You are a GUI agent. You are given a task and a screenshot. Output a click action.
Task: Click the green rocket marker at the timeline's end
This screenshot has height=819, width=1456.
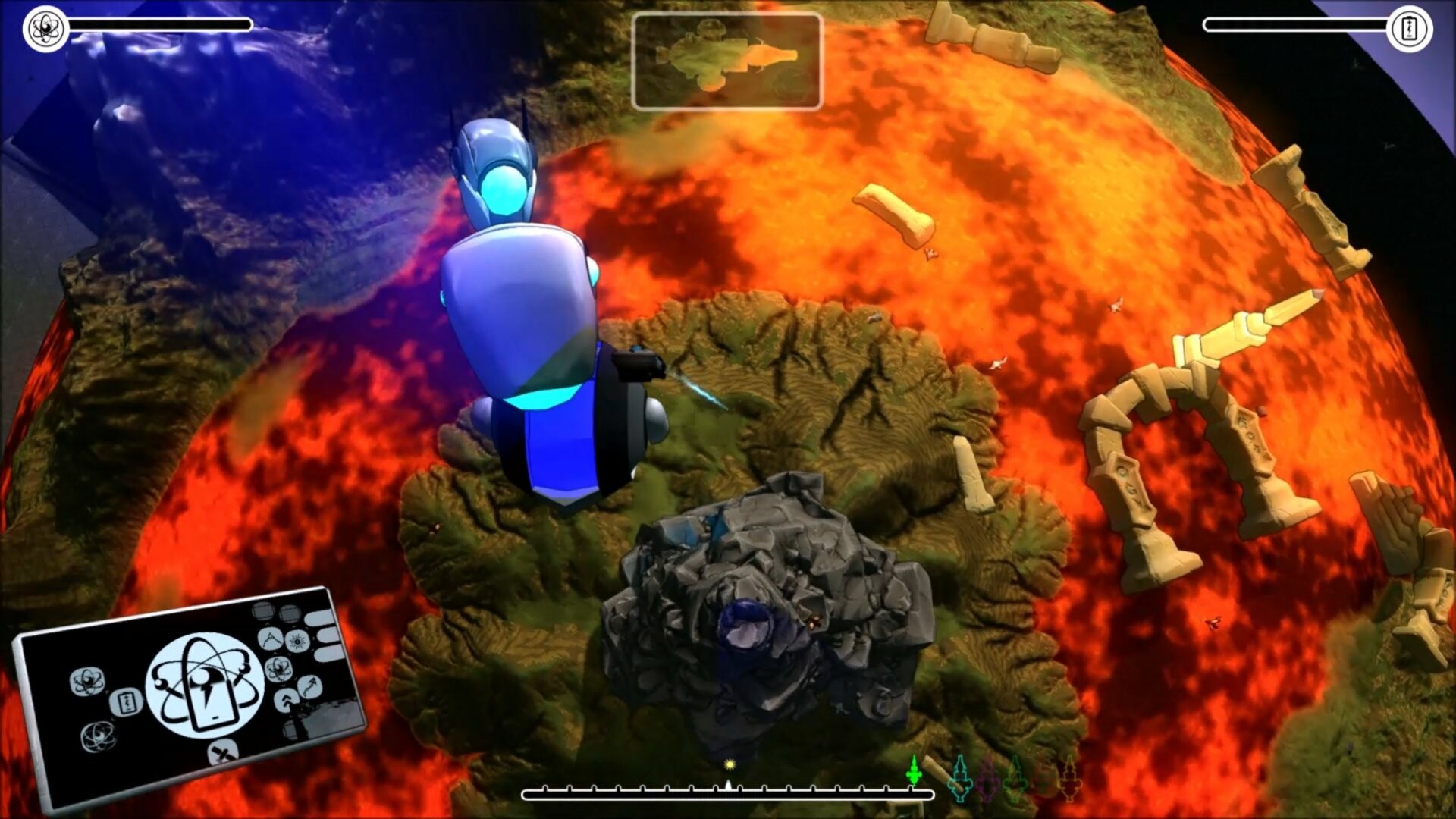pyautogui.click(x=915, y=771)
